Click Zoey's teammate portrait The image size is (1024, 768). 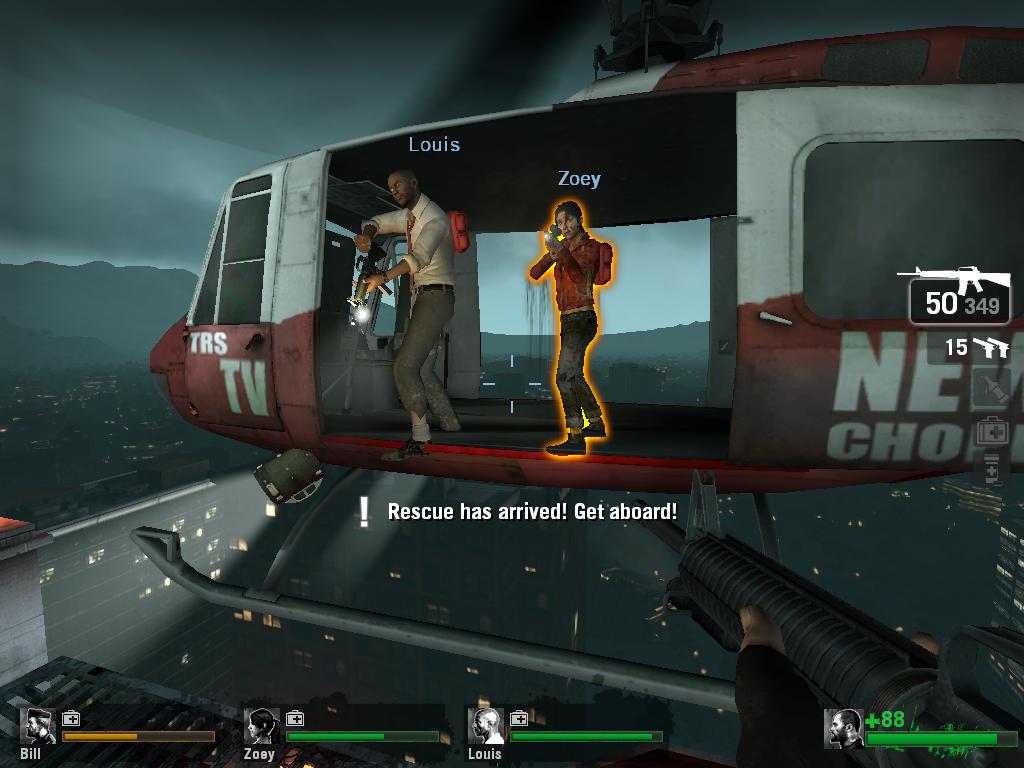tap(263, 727)
